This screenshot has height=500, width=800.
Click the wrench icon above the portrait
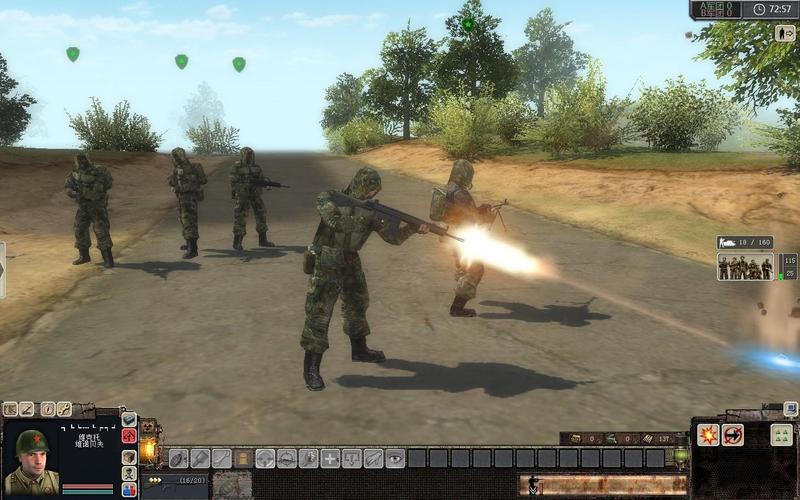pyautogui.click(x=64, y=408)
